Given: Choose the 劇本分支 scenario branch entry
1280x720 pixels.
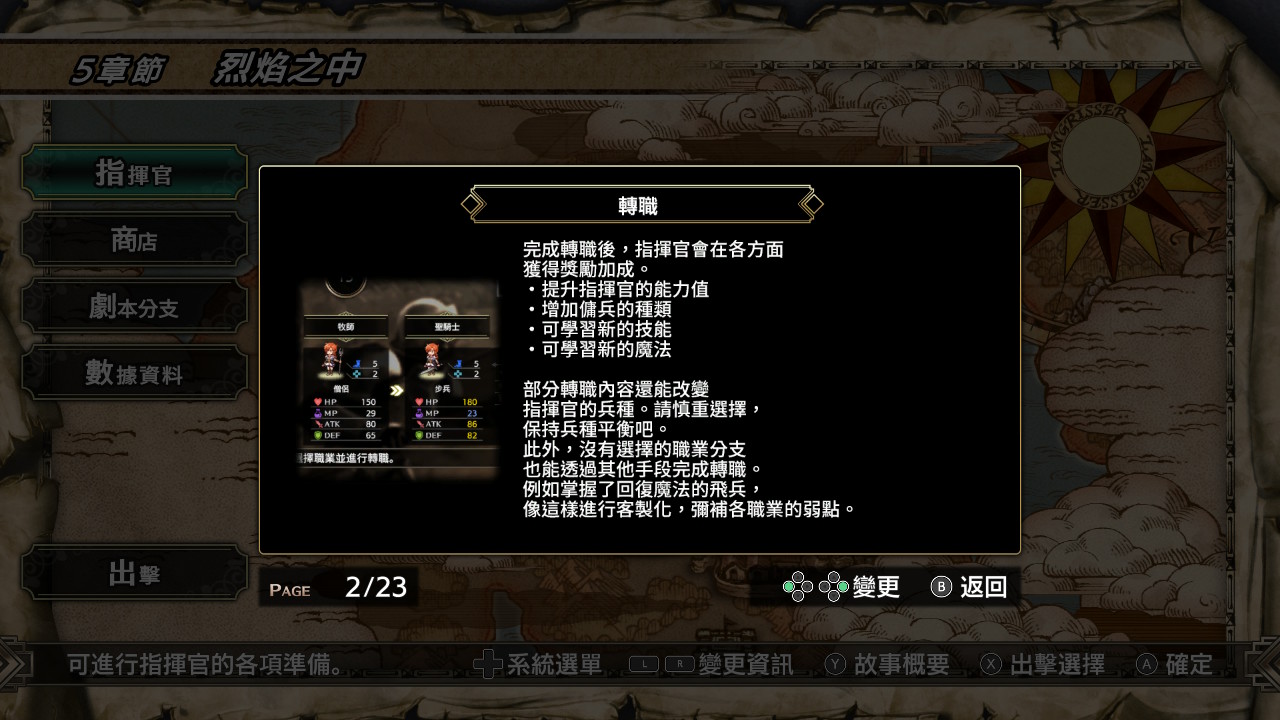Looking at the screenshot, I should (x=134, y=307).
